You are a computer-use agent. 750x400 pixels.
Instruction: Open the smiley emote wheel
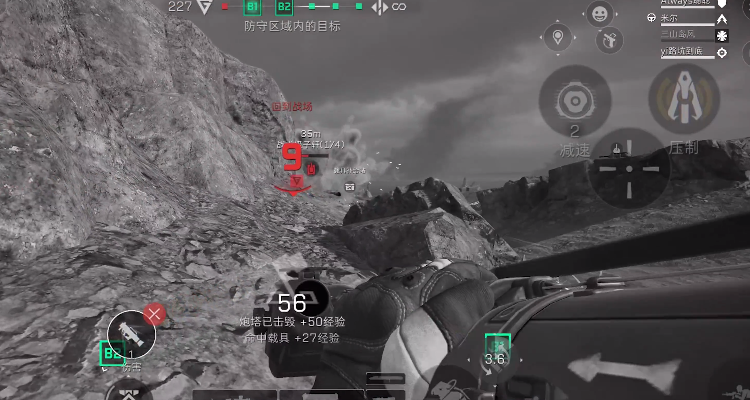(600, 14)
